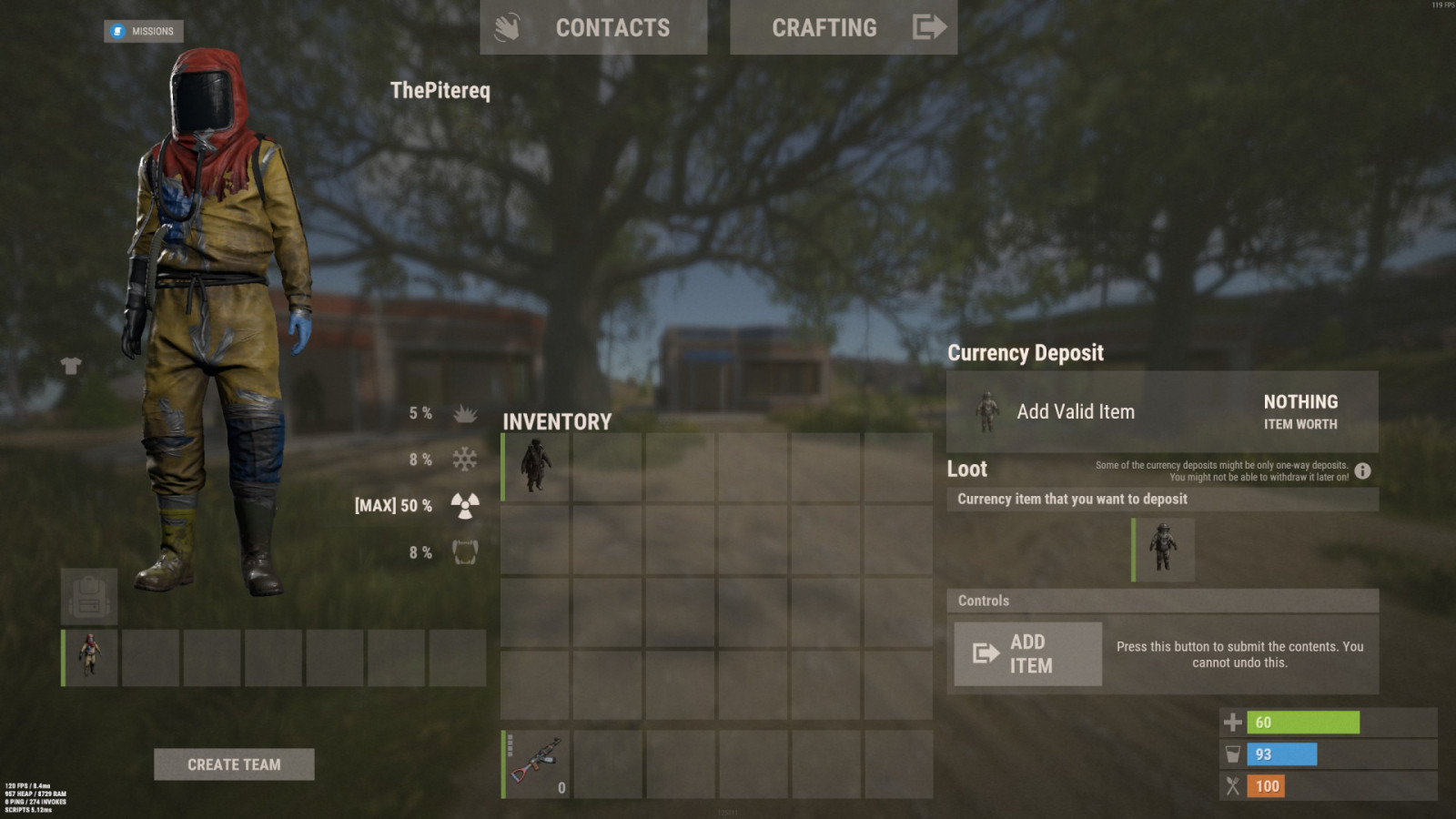
Task: Click the radiation protection icon
Action: click(463, 505)
